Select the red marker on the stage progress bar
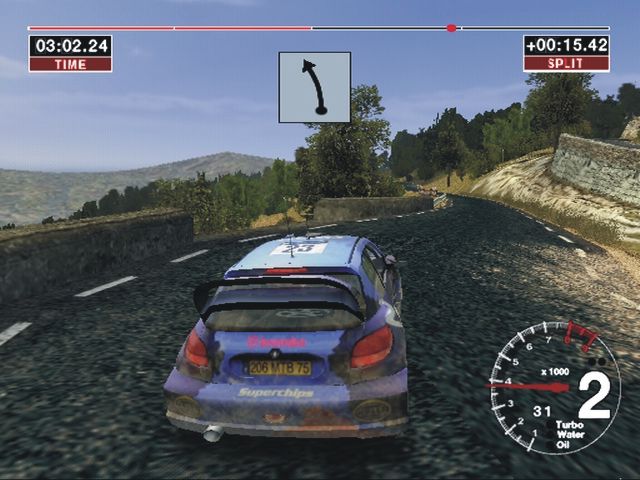The width and height of the screenshot is (640, 480). [x=451, y=28]
